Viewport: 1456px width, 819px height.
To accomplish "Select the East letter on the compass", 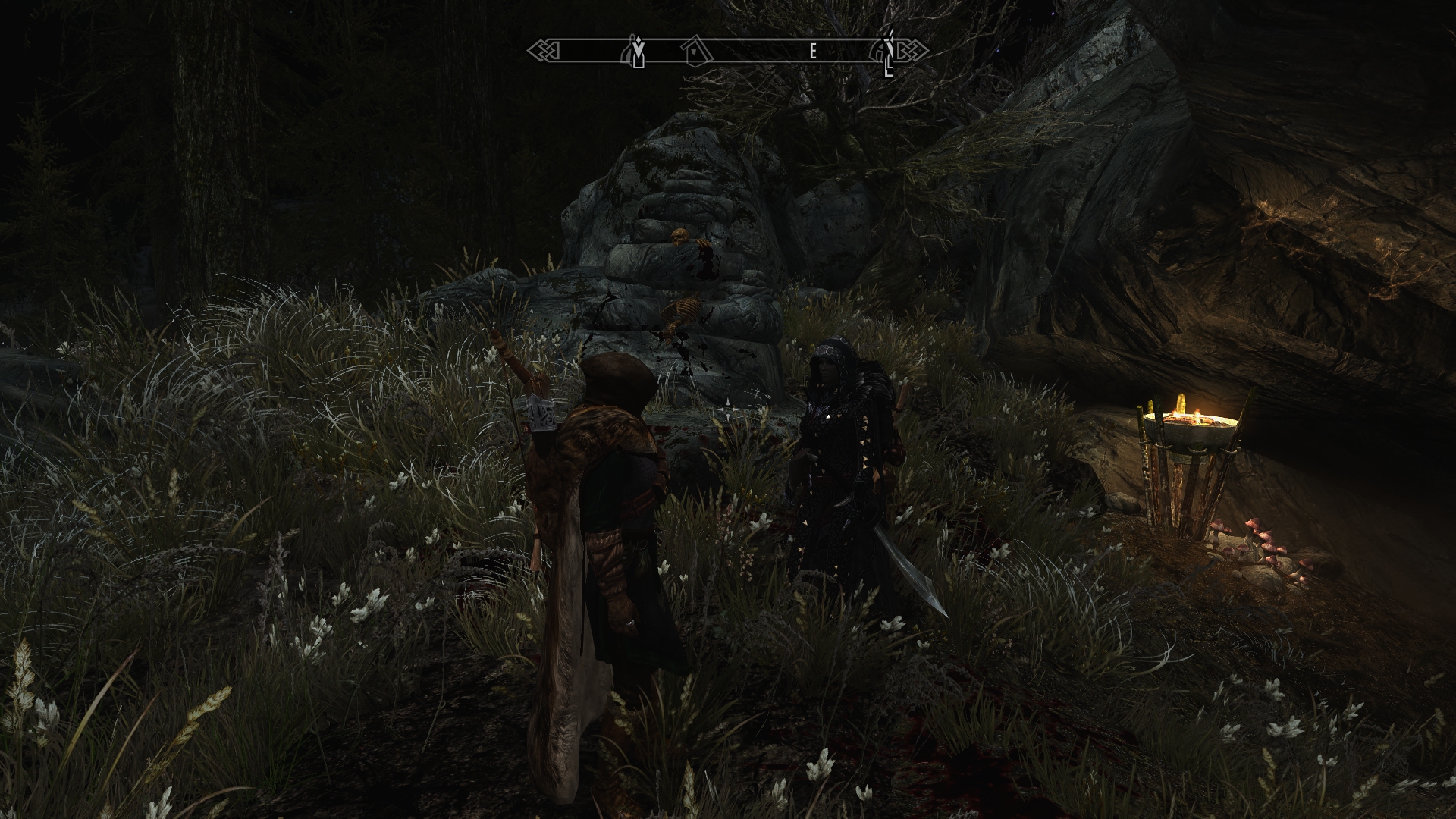I will click(x=813, y=52).
